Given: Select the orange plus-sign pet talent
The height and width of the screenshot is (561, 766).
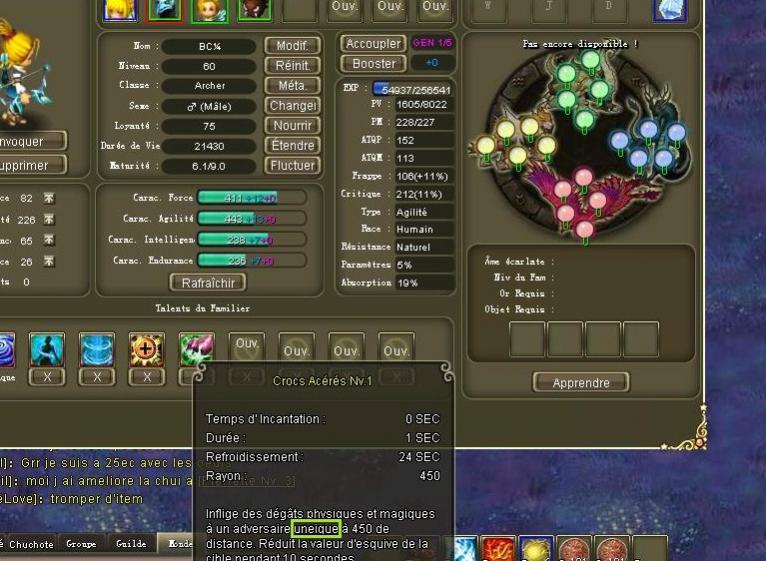Looking at the screenshot, I should 147,349.
